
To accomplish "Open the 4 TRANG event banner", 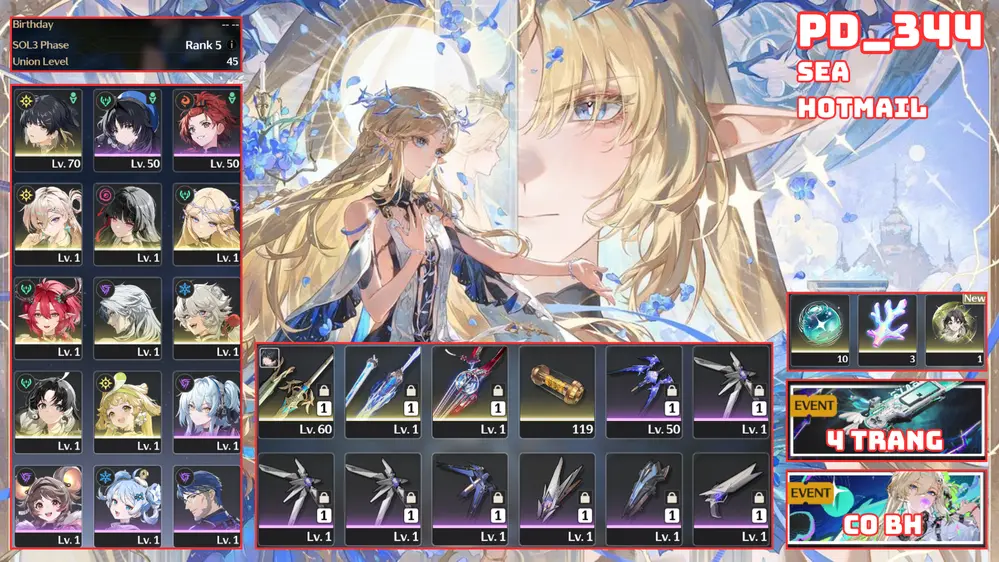I will pyautogui.click(x=886, y=420).
